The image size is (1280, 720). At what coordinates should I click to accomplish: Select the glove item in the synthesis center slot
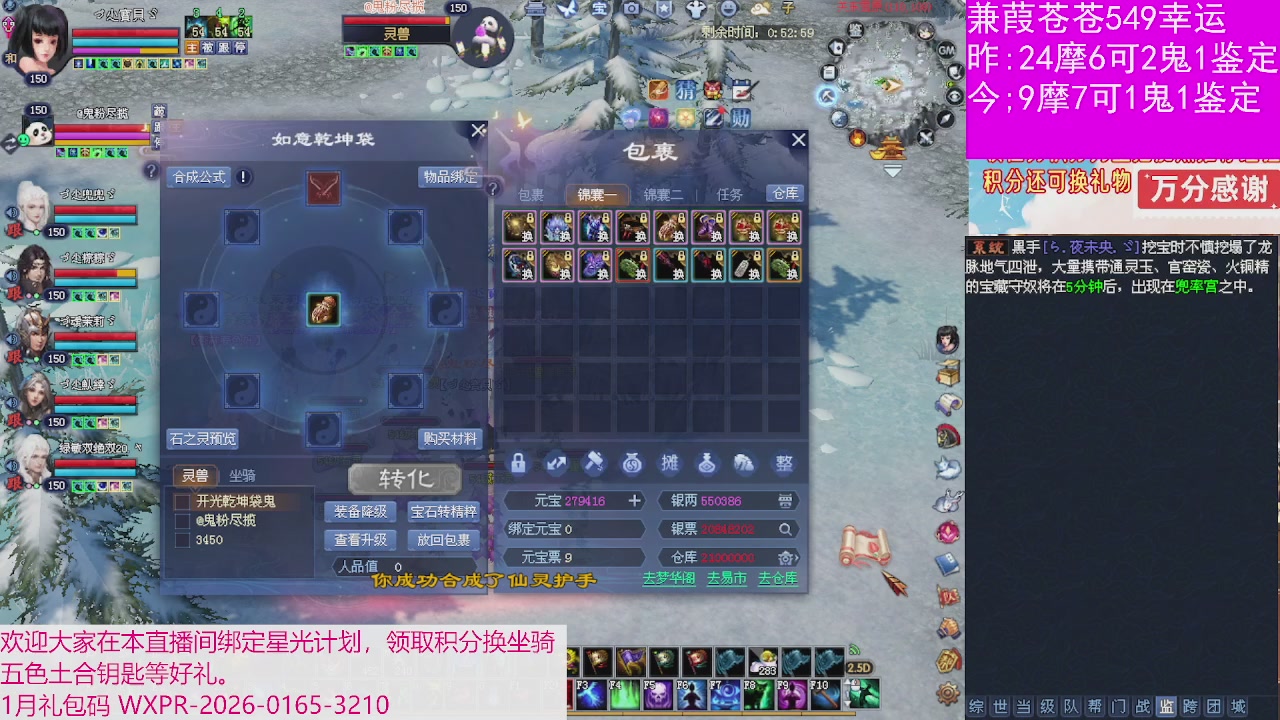coord(322,310)
